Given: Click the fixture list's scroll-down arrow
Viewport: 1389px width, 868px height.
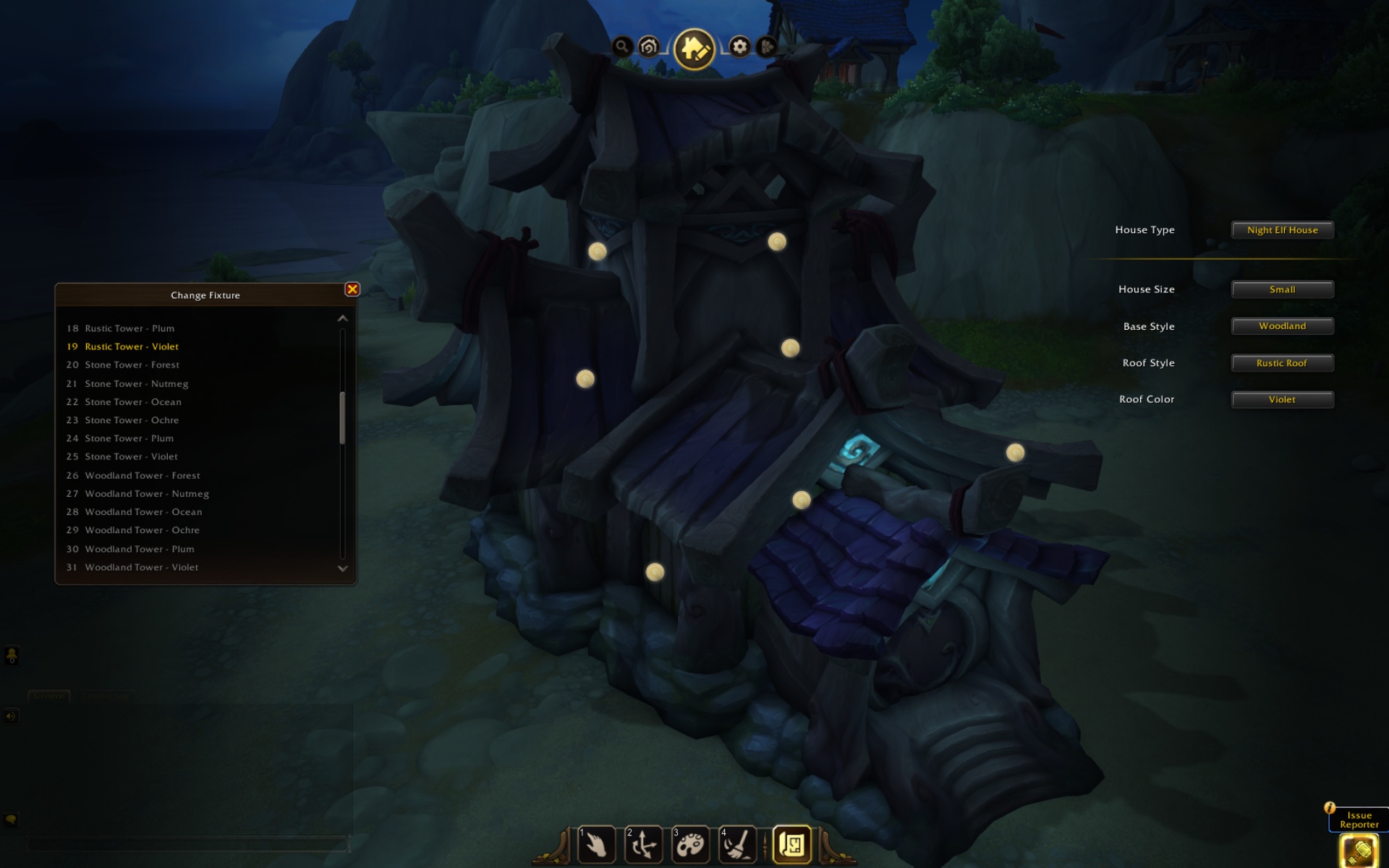Looking at the screenshot, I should 343,569.
